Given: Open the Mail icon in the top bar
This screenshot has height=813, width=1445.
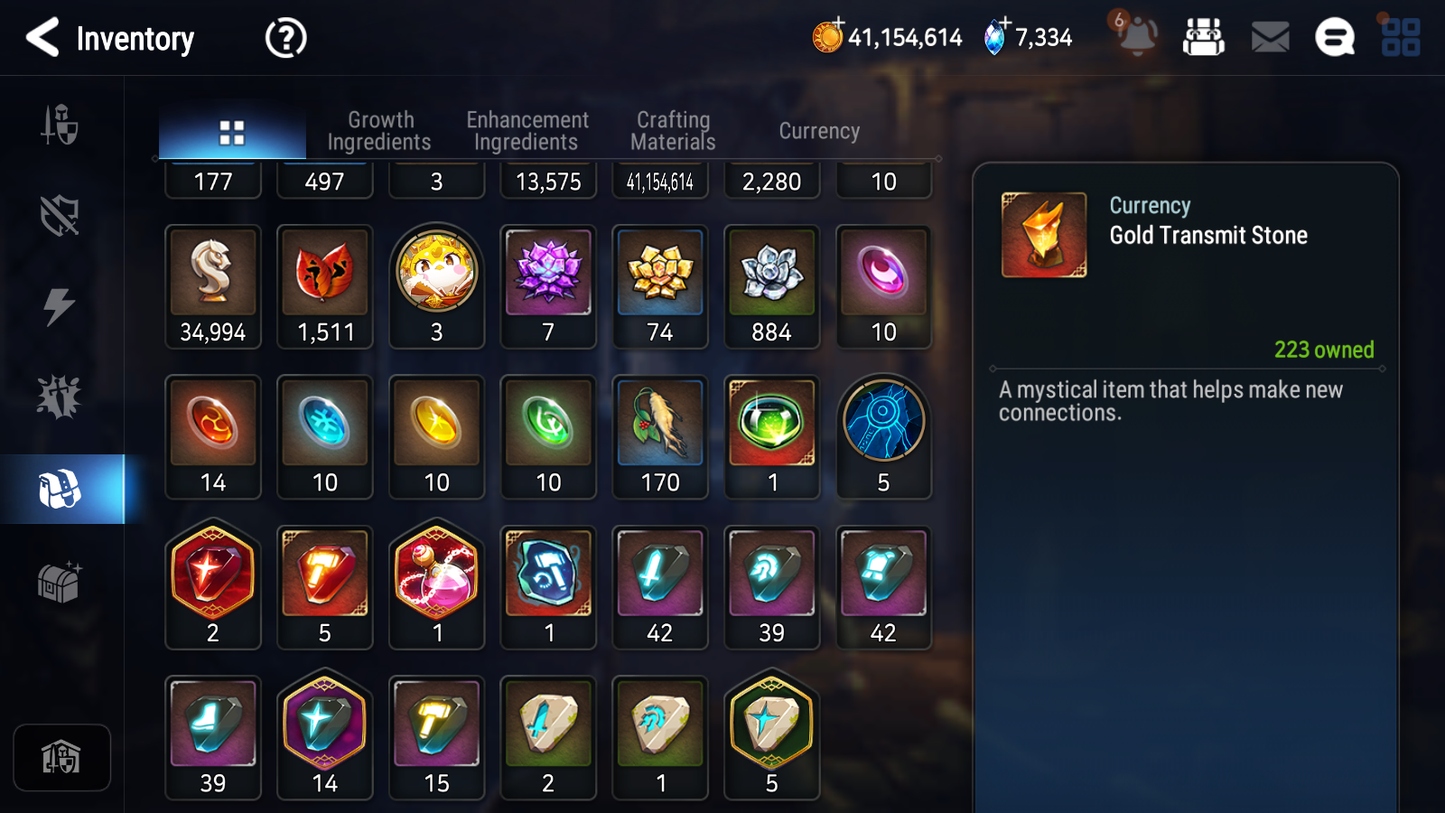Looking at the screenshot, I should click(1270, 37).
